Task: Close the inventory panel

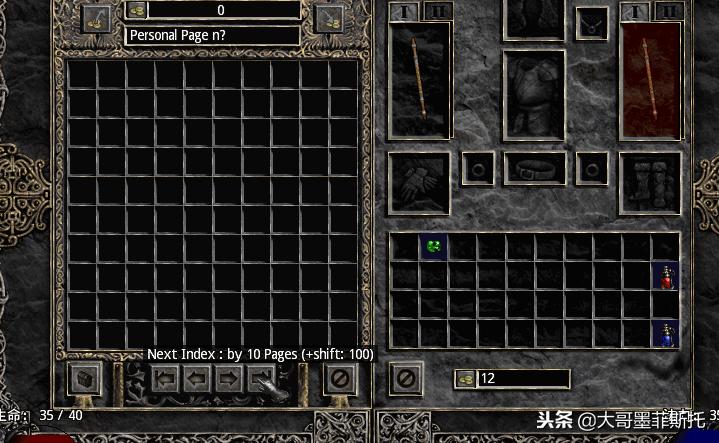Action: [405, 378]
